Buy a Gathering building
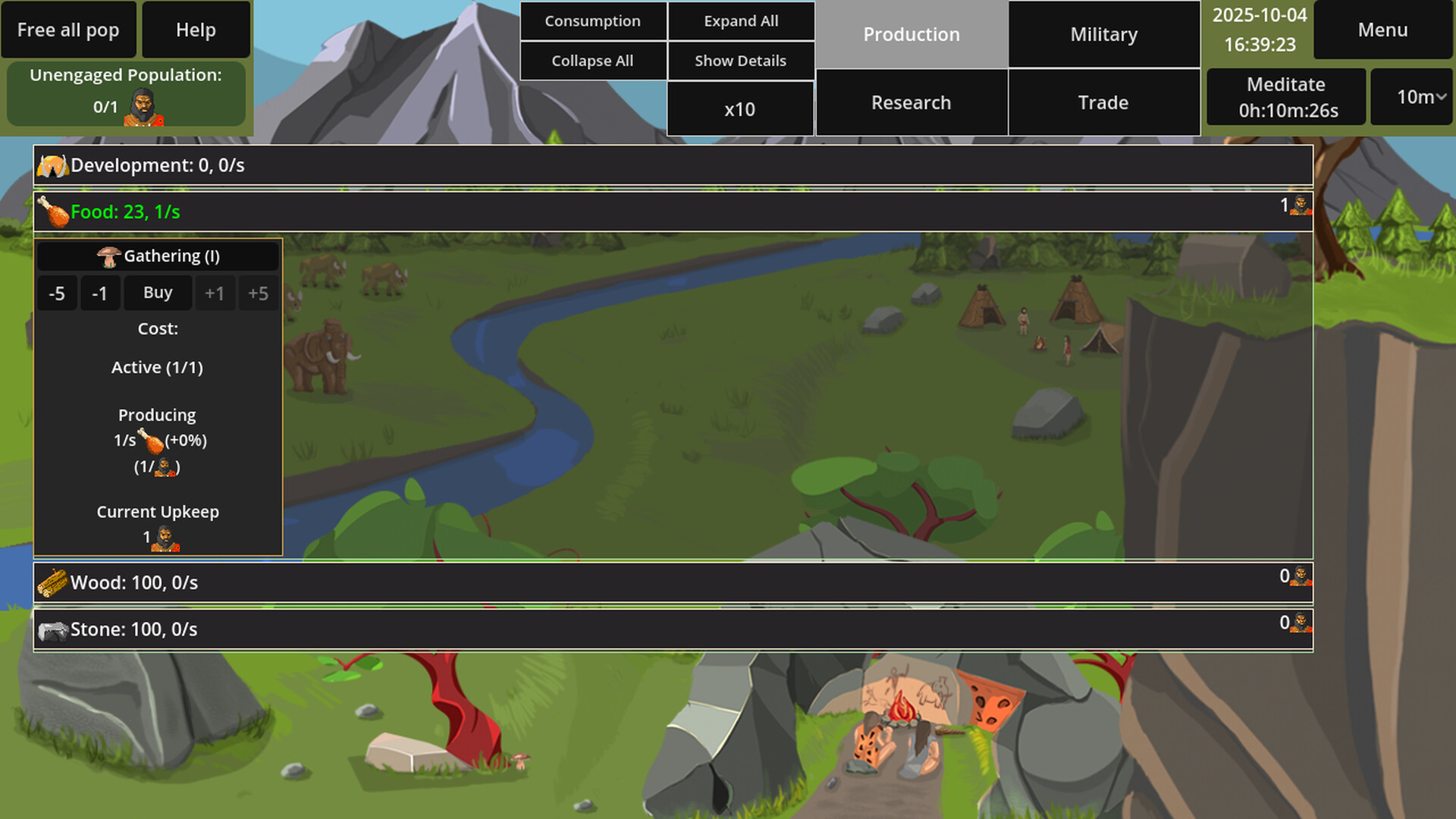The width and height of the screenshot is (1456, 819). 158,293
